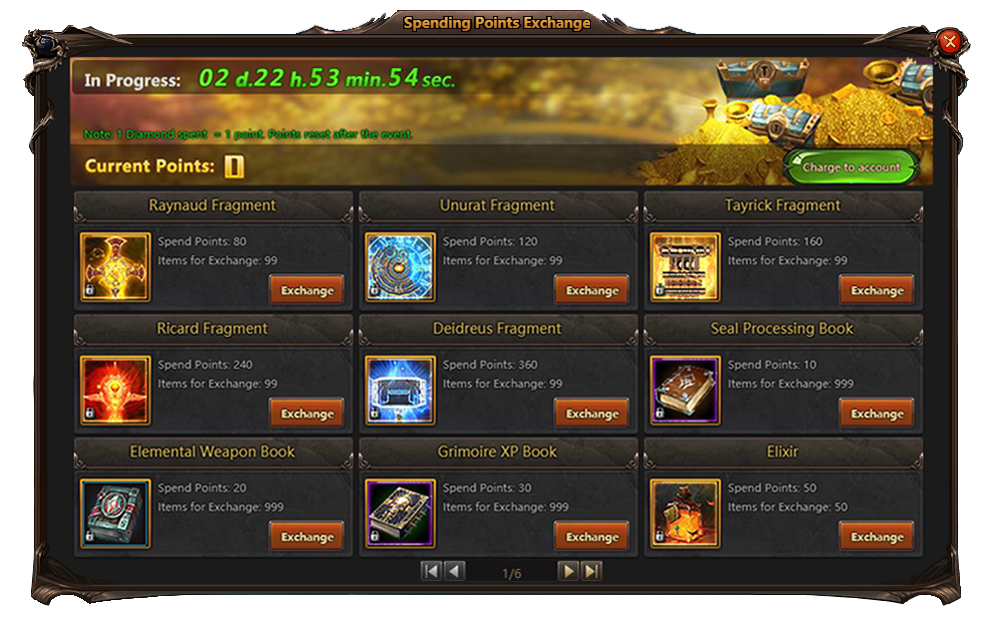Exchange points for Ricard Fragment

point(307,413)
